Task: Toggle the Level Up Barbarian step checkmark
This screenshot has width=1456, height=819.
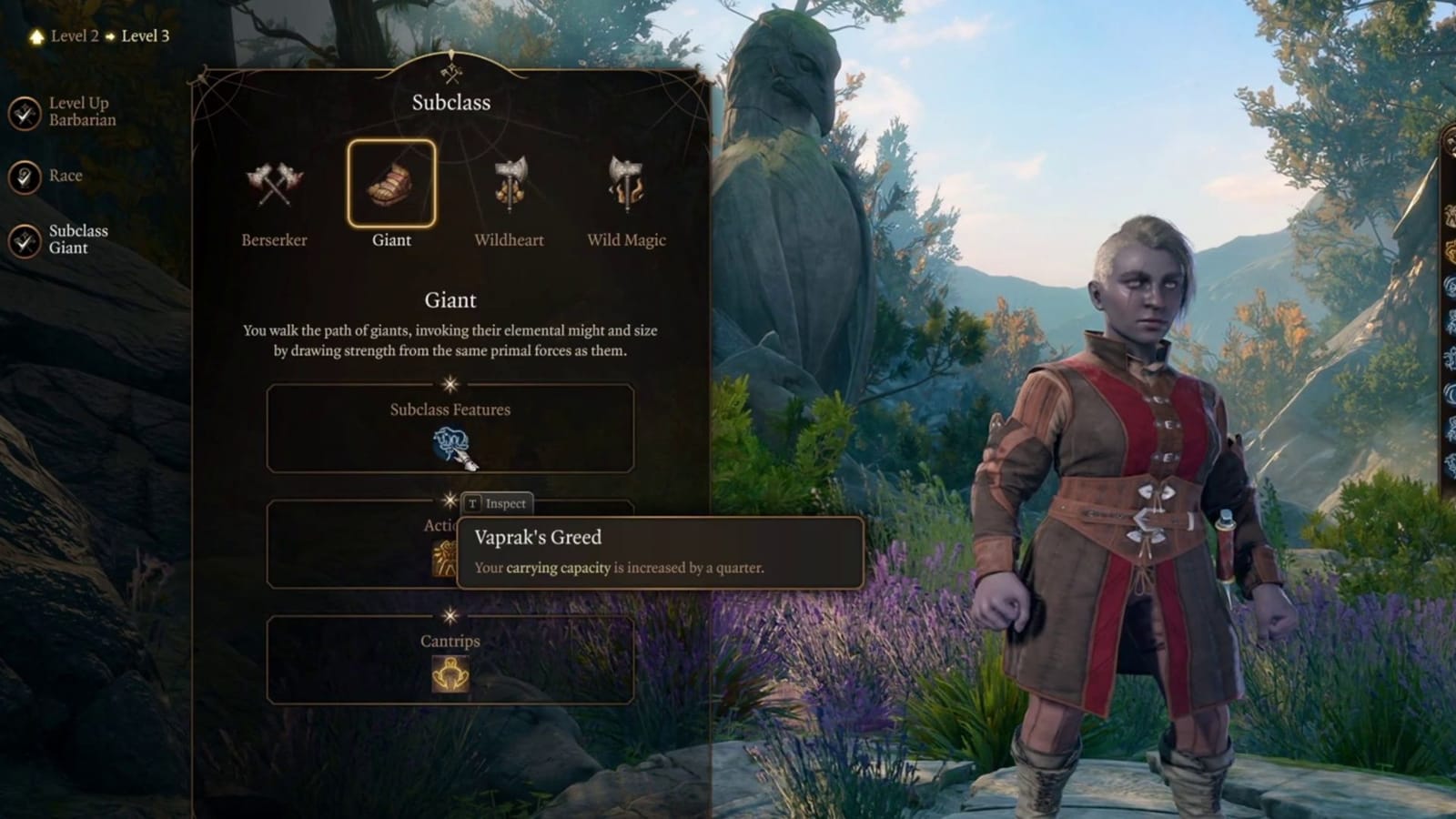Action: pos(25,111)
